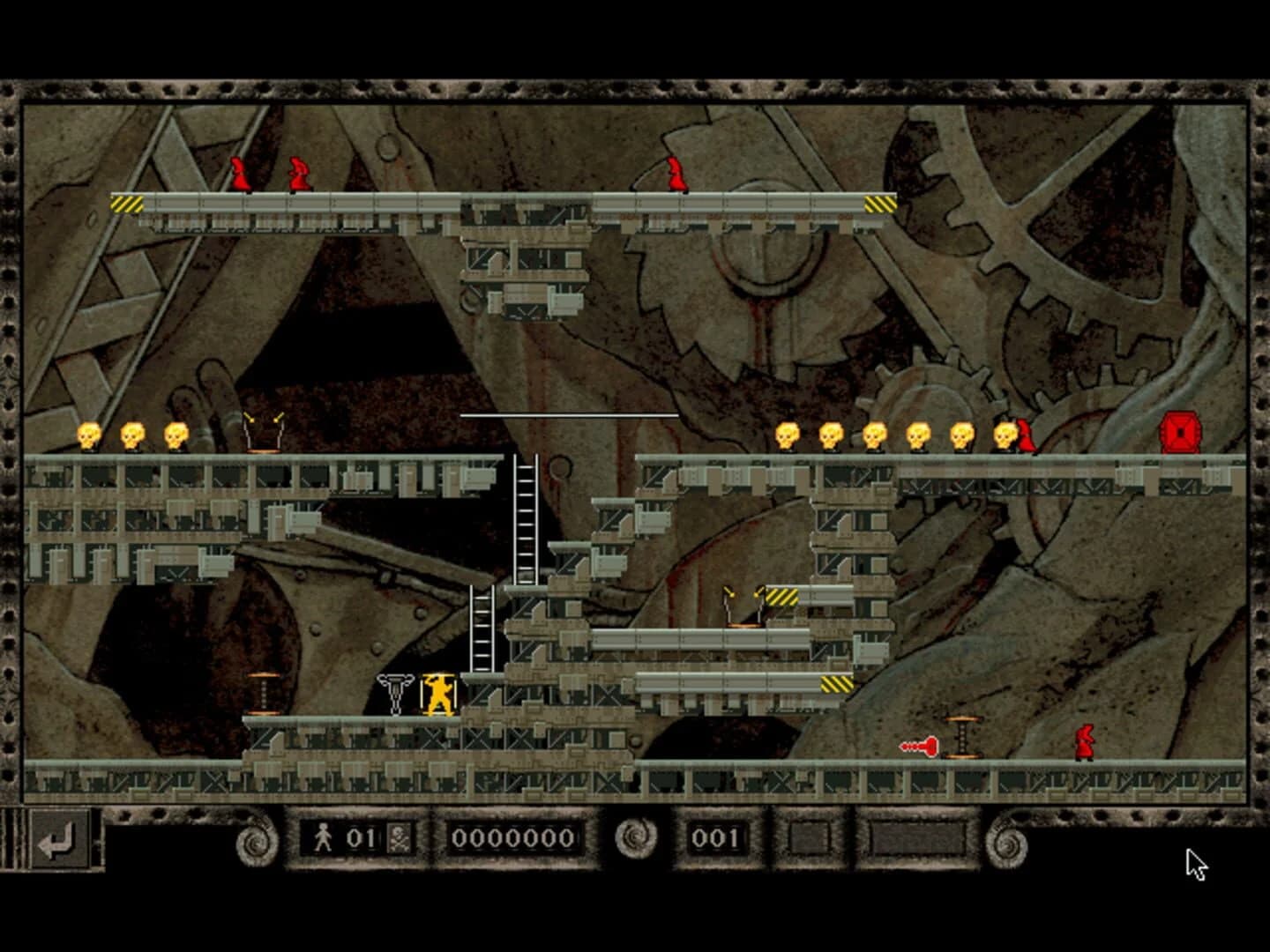Click the claw trap on the center-right platform
The width and height of the screenshot is (1270, 952).
click(743, 604)
